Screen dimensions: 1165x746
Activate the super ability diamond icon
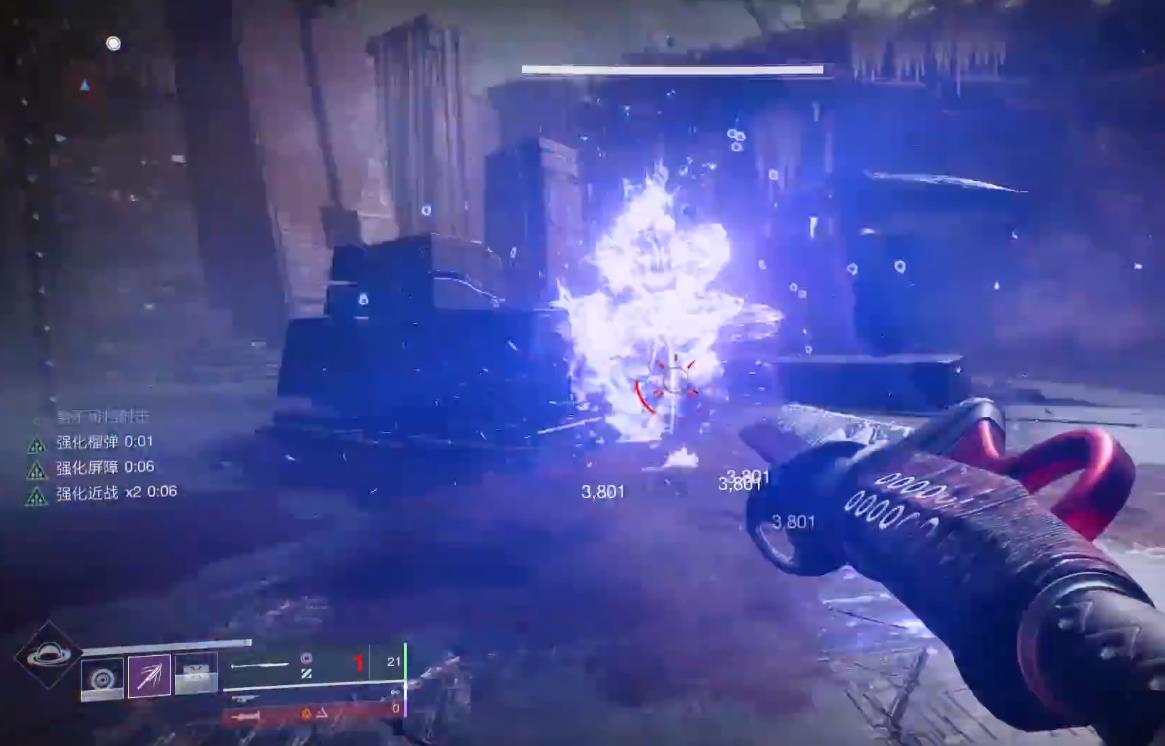tap(48, 655)
